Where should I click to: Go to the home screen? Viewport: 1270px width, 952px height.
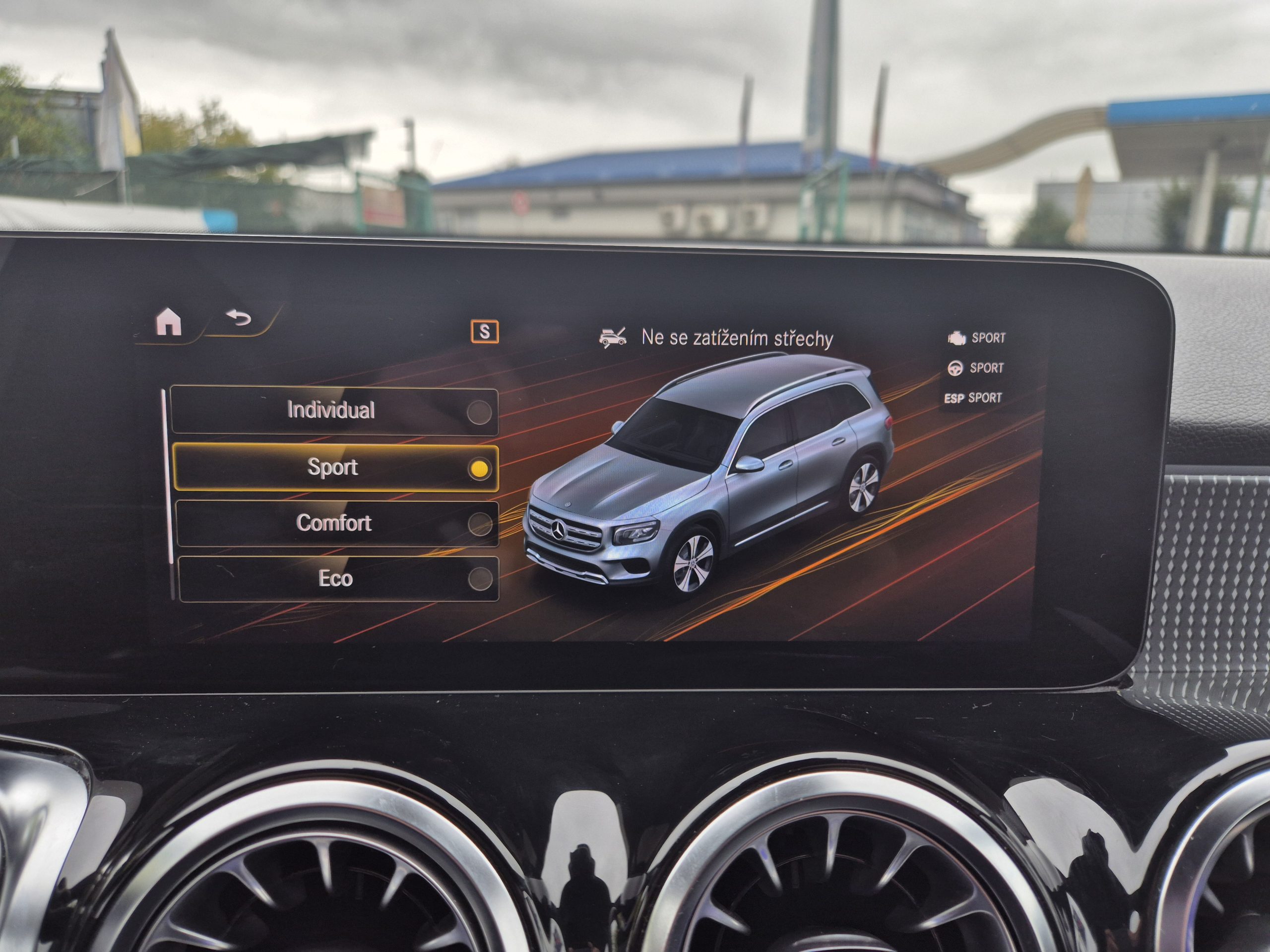pyautogui.click(x=169, y=321)
